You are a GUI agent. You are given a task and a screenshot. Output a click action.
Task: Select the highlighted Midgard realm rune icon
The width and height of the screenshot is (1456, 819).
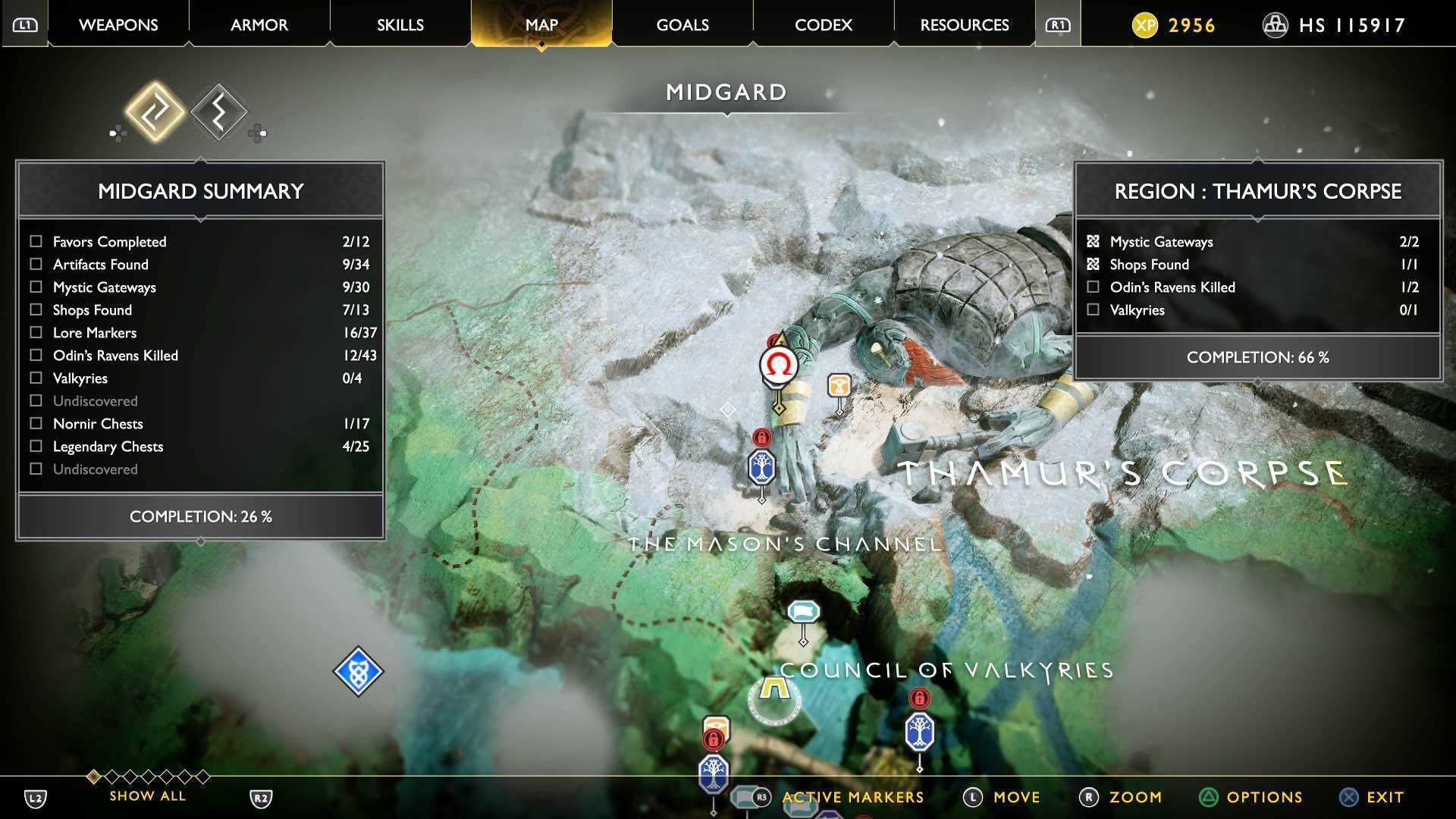(157, 112)
